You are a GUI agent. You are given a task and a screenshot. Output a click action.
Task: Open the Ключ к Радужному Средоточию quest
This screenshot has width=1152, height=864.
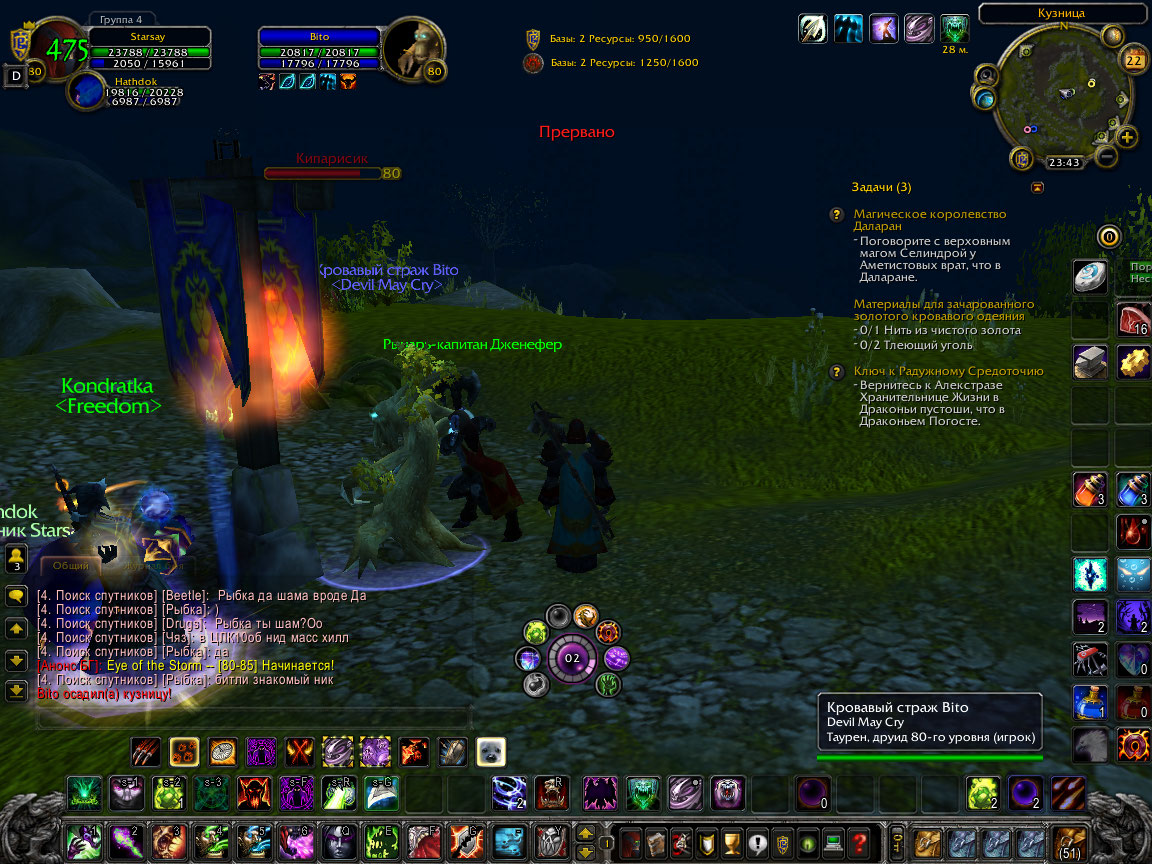948,371
